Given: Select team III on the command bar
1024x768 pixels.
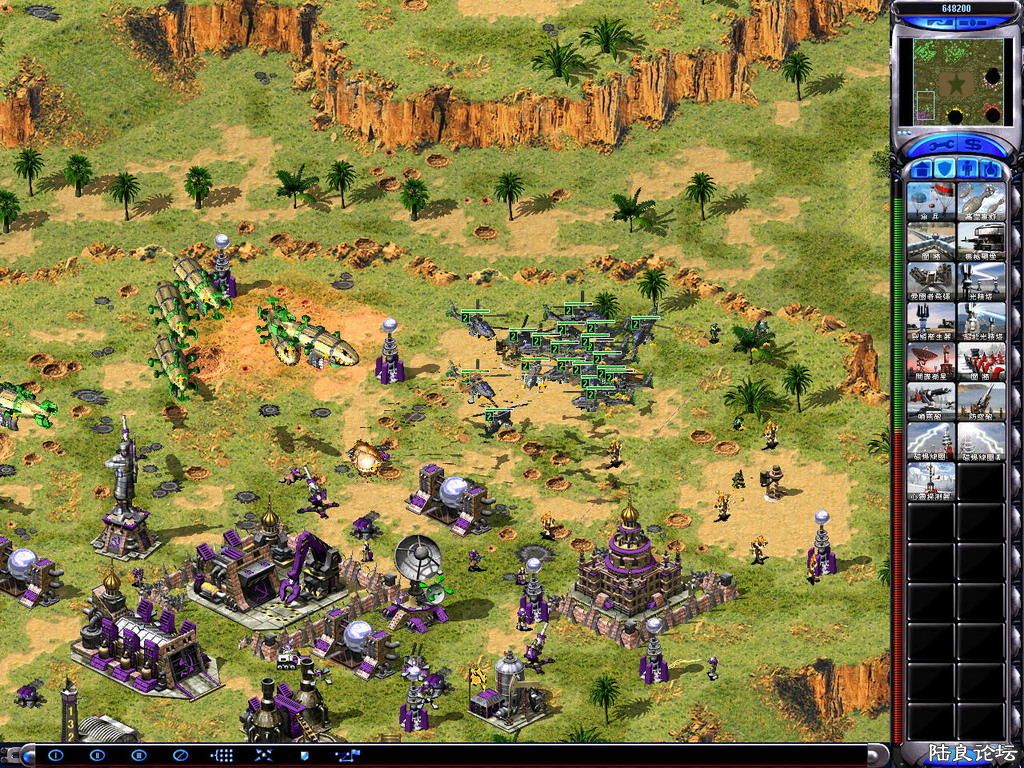Looking at the screenshot, I should coord(139,755).
